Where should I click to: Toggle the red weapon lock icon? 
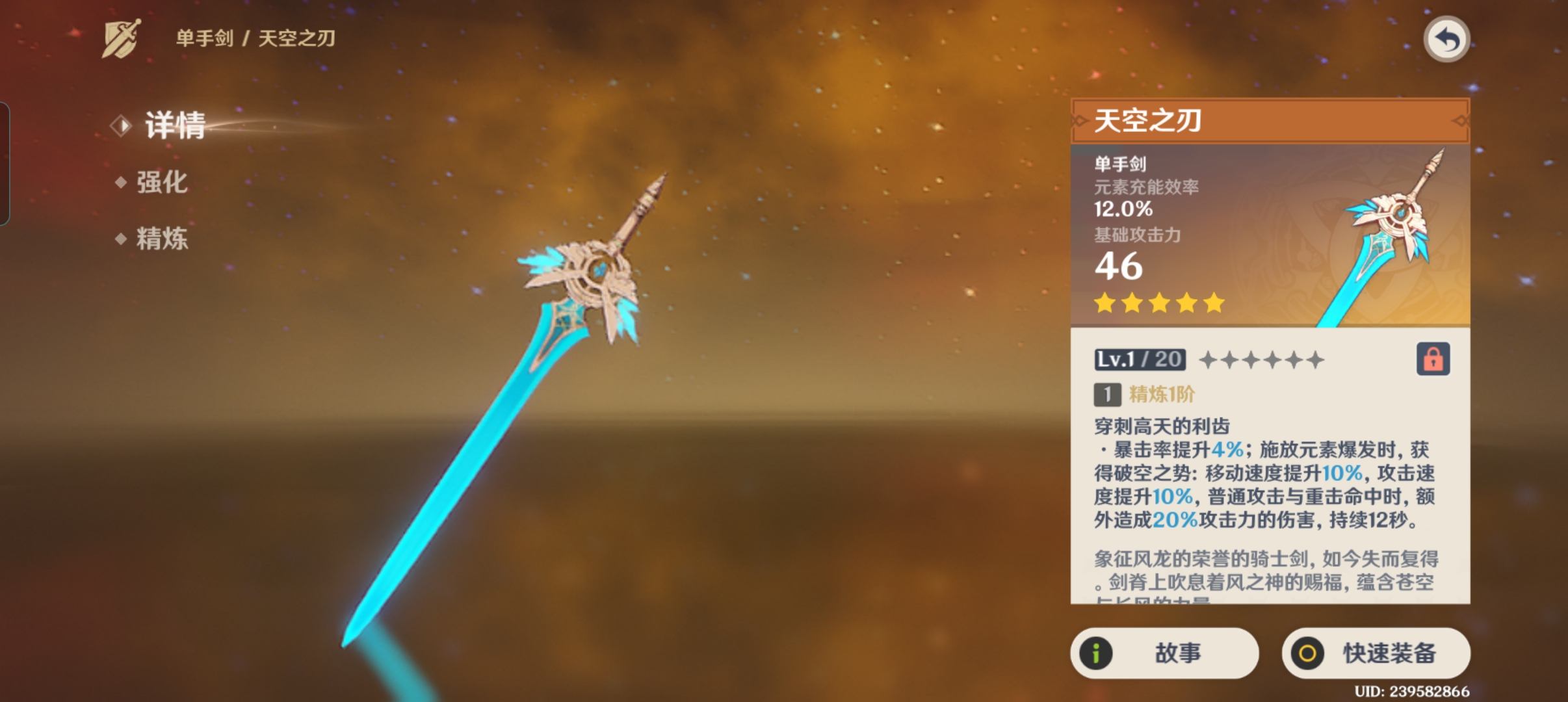pos(1433,359)
